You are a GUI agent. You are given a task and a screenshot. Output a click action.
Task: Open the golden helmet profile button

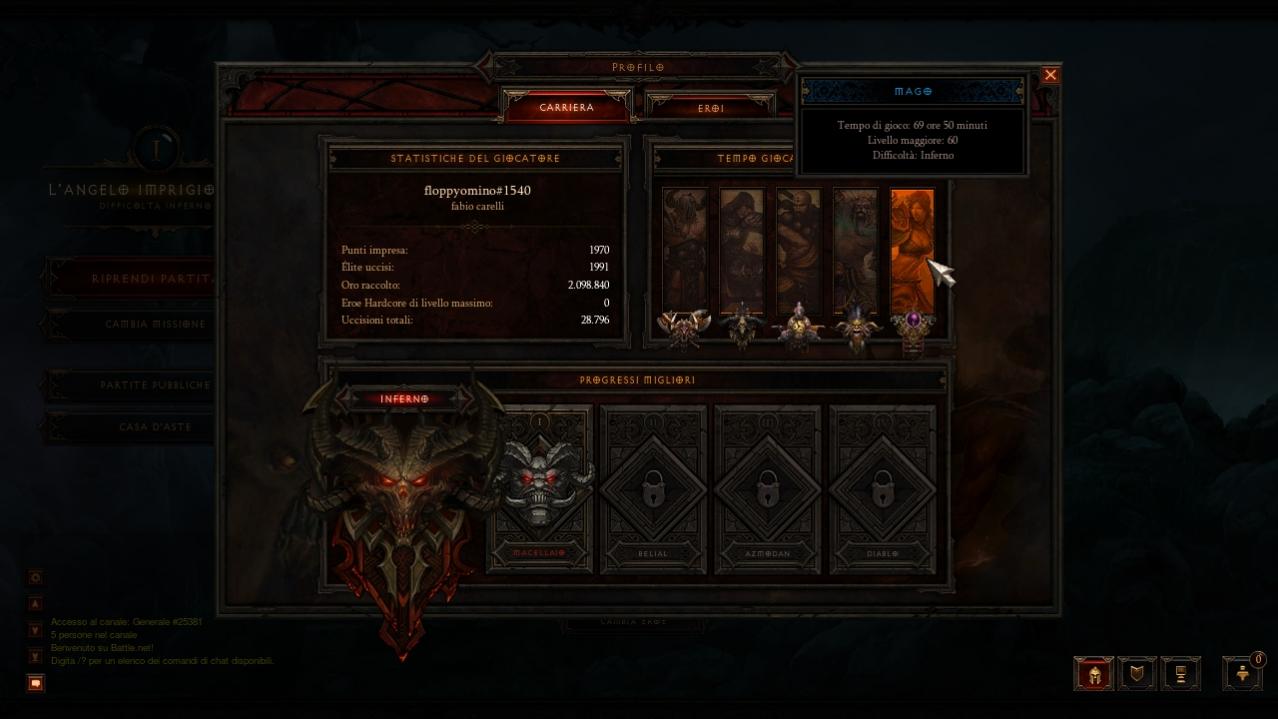pyautogui.click(x=1094, y=674)
